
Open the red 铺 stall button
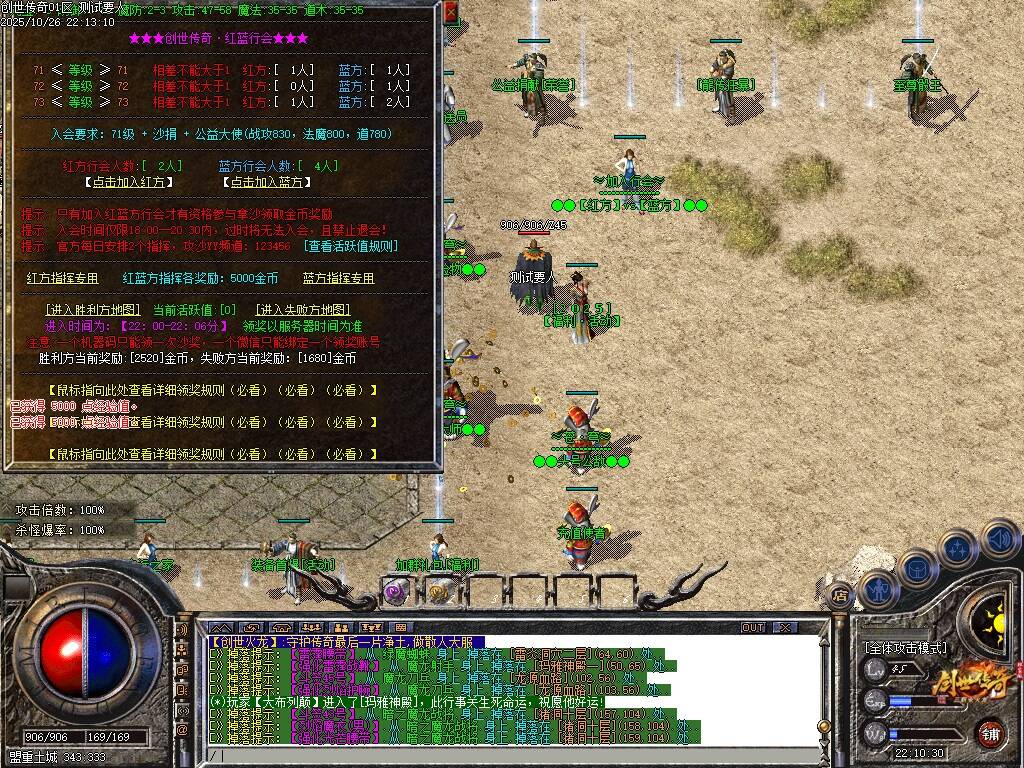990,731
